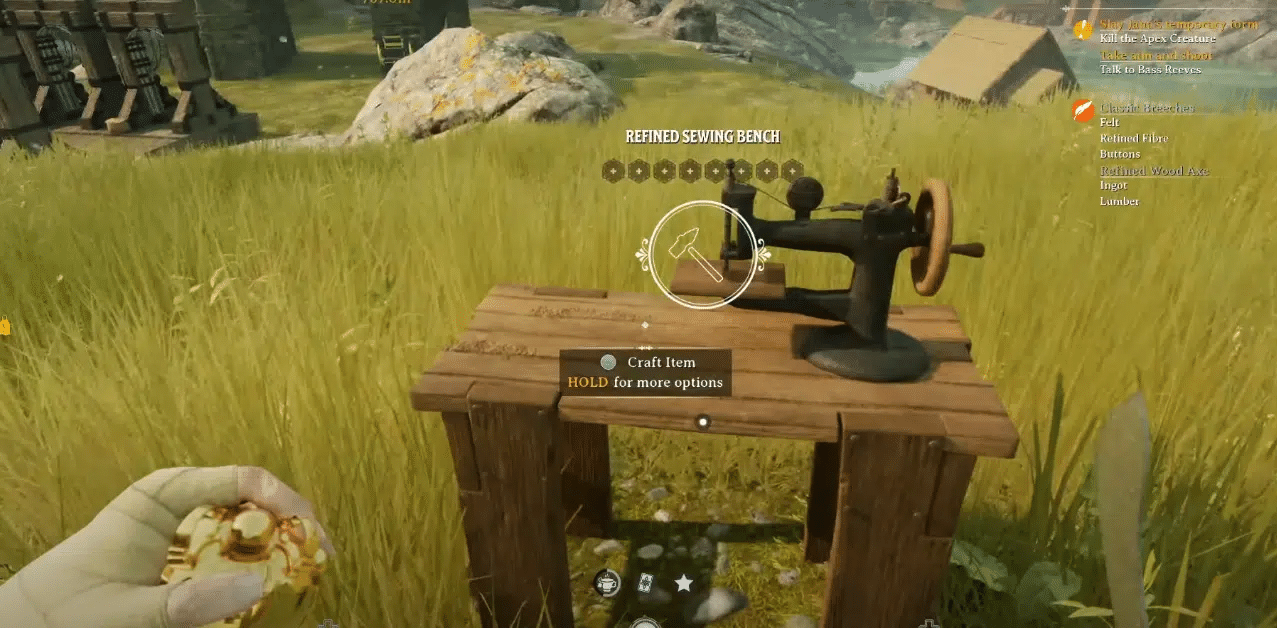Open the teacup buff icon
Screen dimensions: 1277x628
tap(607, 583)
